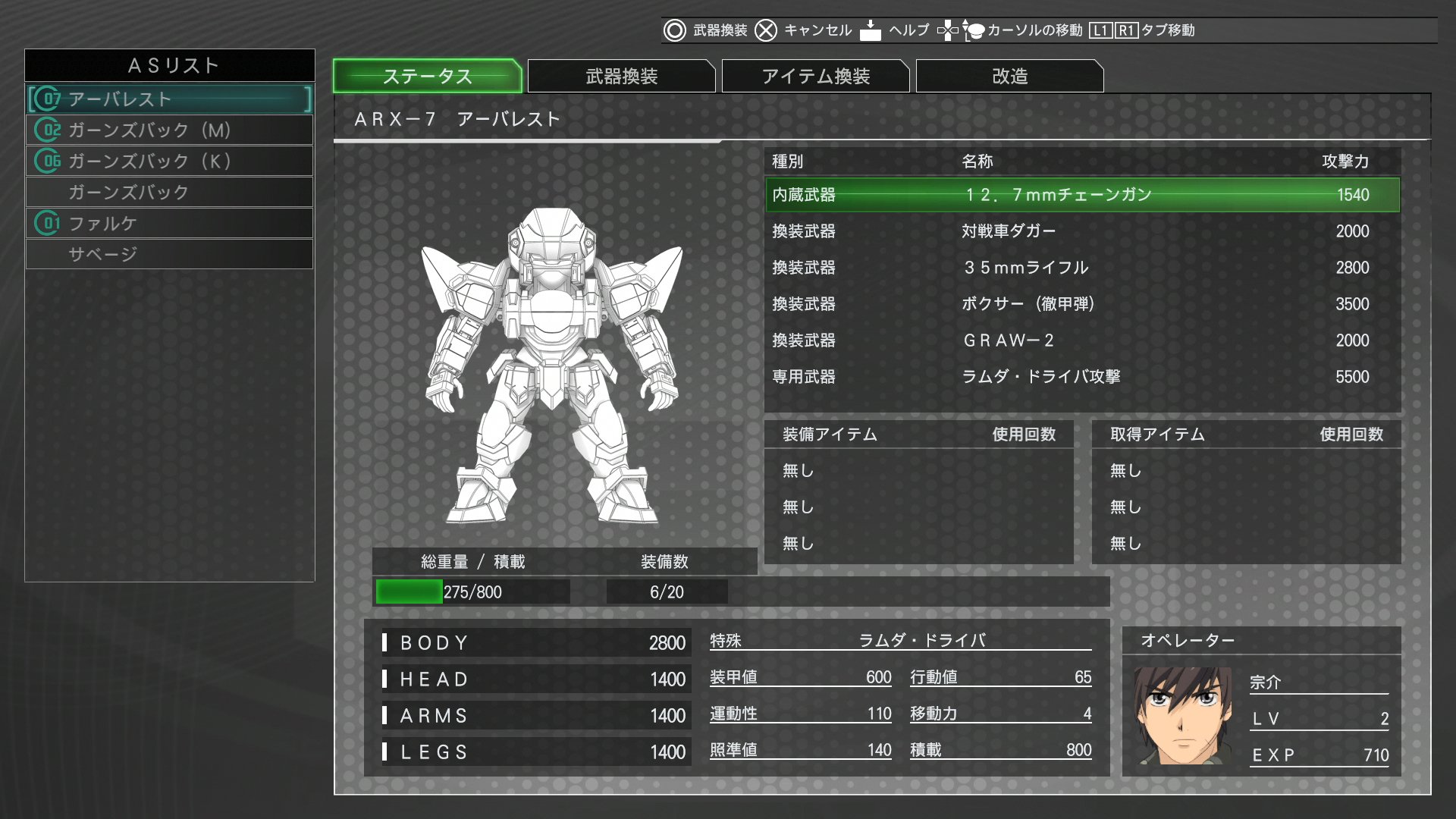
Task: Select the 対戦車ダガー weapon row
Action: coord(1082,231)
